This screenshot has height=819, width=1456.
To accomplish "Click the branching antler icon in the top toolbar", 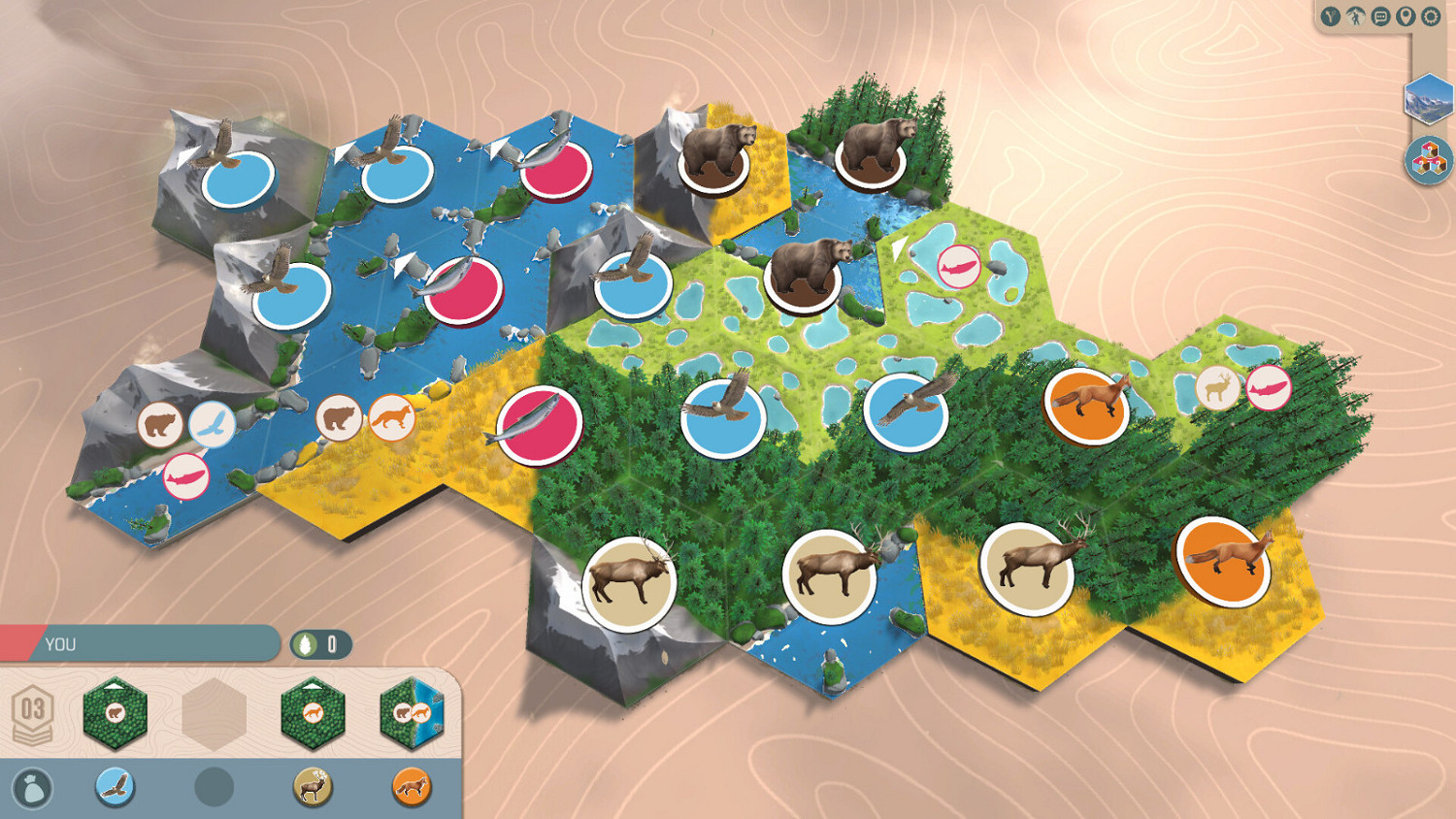I will click(1331, 16).
